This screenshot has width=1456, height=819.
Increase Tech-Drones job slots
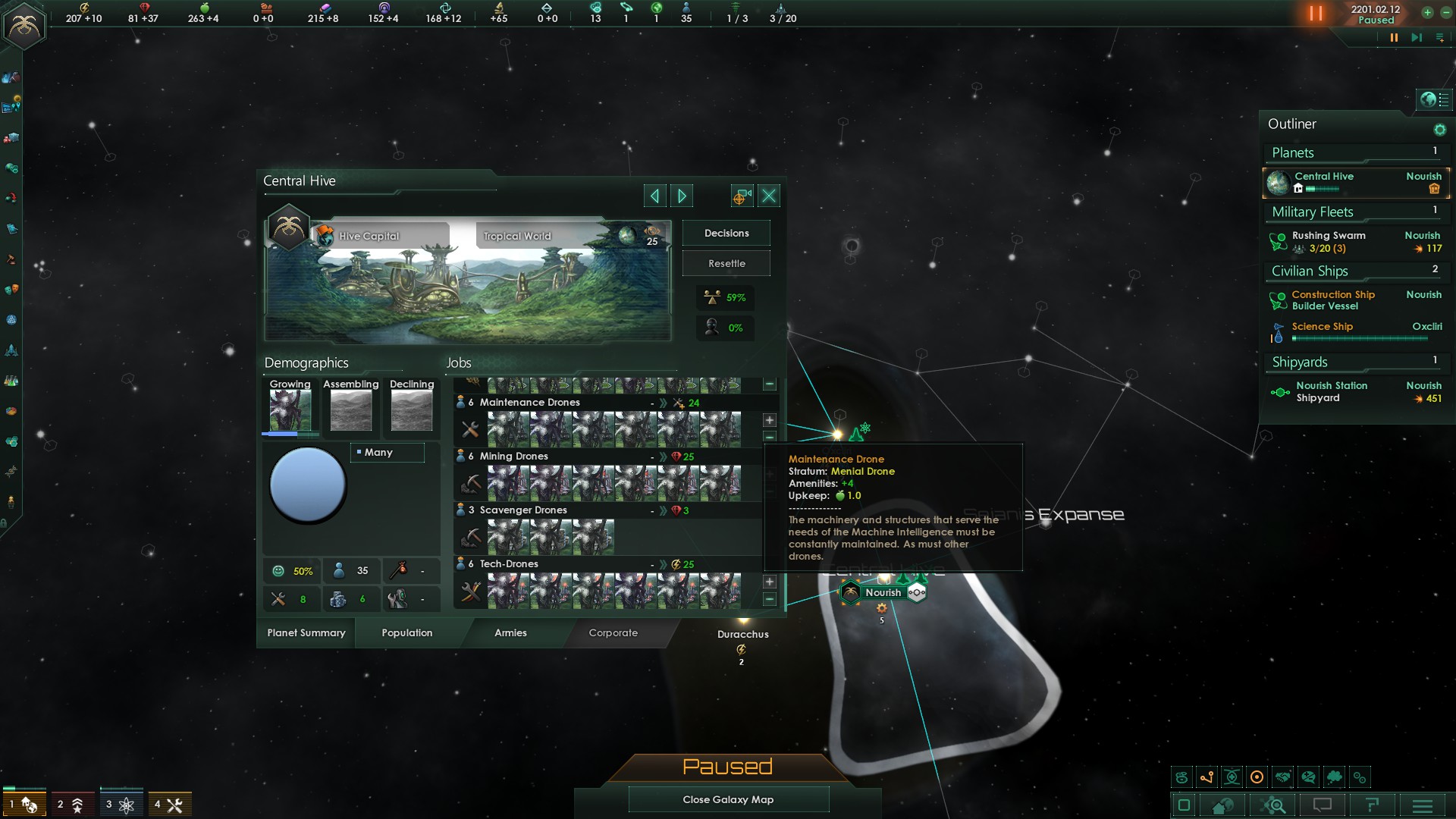(770, 582)
